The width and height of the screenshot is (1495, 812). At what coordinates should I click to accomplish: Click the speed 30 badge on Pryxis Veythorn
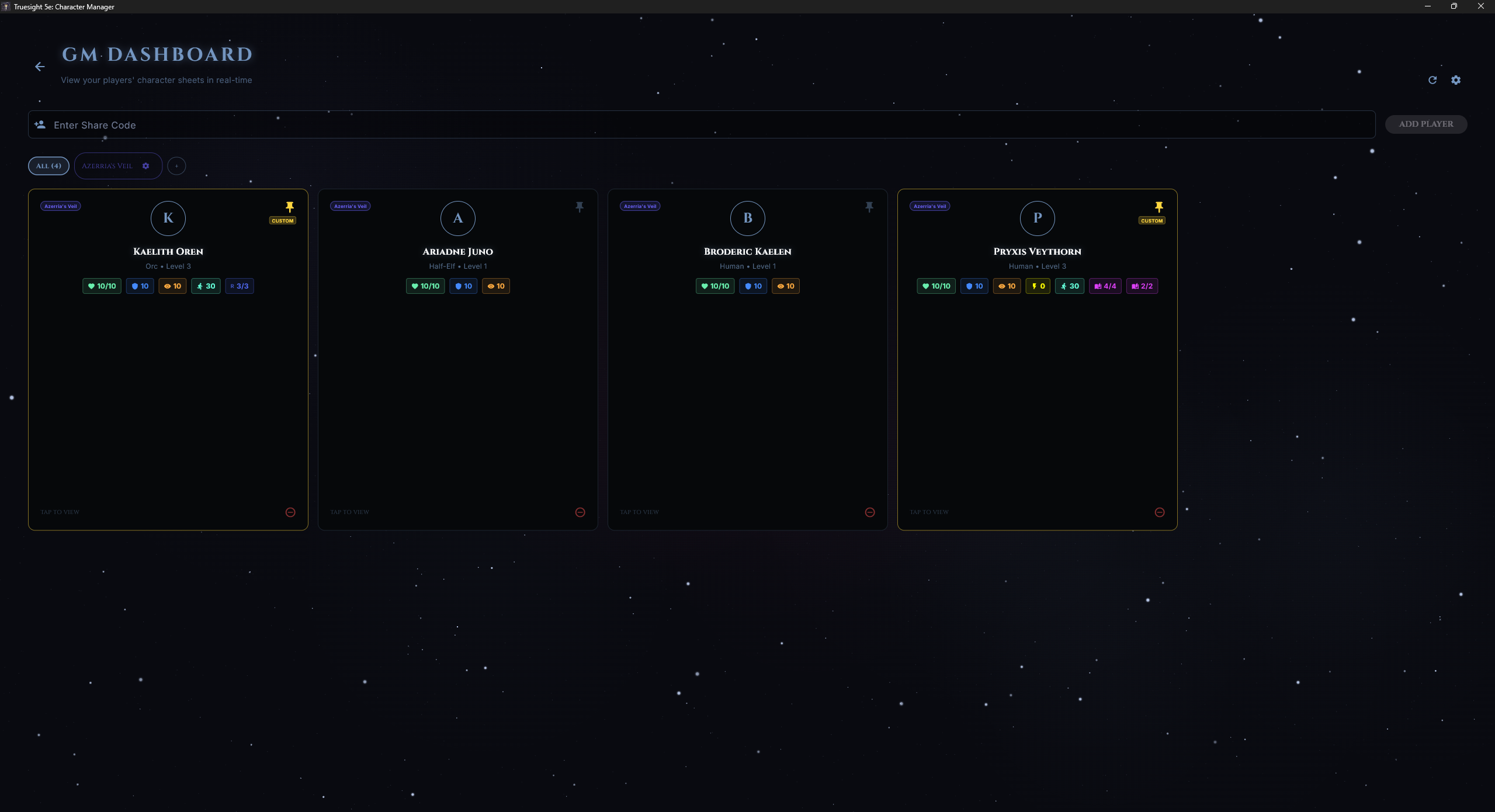point(1070,286)
